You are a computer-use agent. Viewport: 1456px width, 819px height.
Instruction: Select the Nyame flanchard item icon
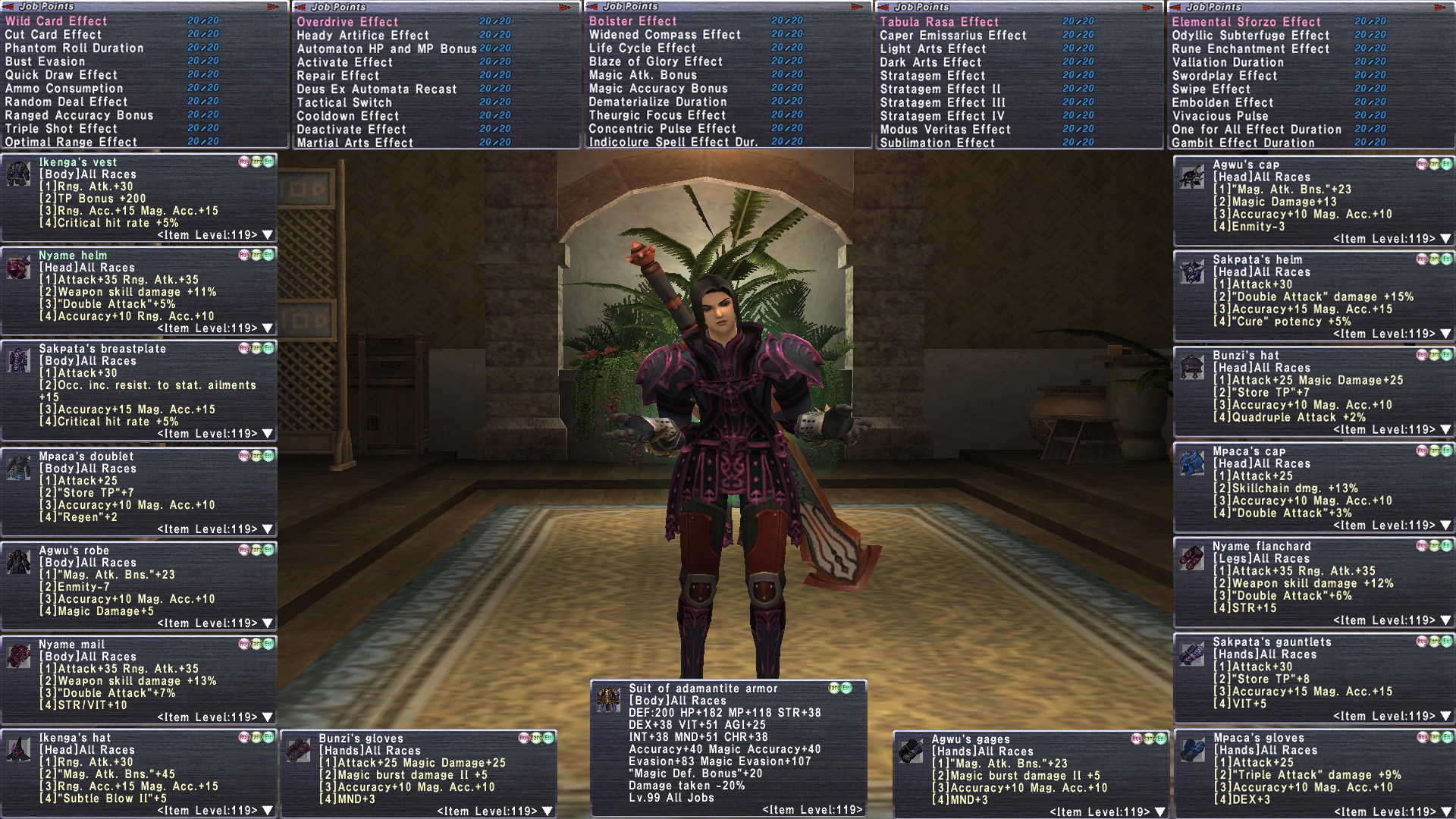pyautogui.click(x=1192, y=558)
